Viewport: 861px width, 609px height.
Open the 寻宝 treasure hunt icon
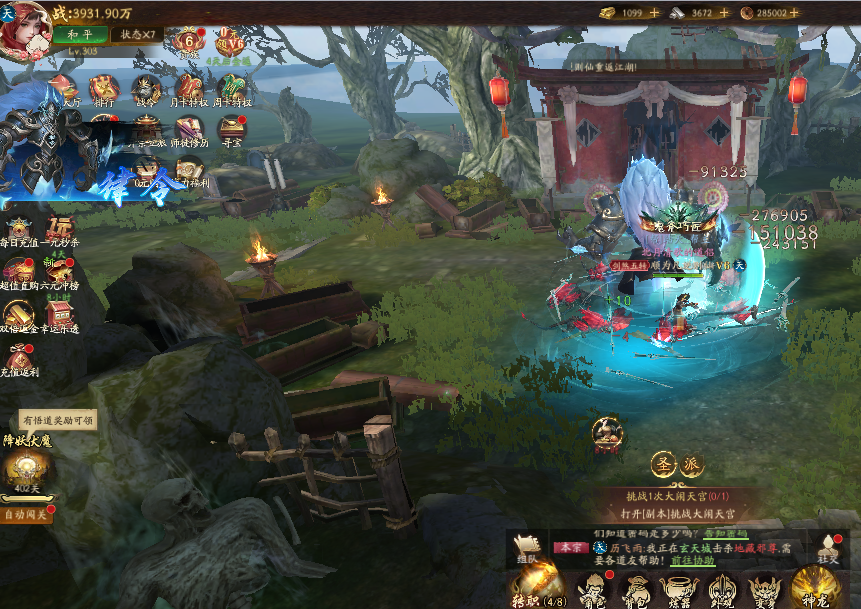pos(232,130)
